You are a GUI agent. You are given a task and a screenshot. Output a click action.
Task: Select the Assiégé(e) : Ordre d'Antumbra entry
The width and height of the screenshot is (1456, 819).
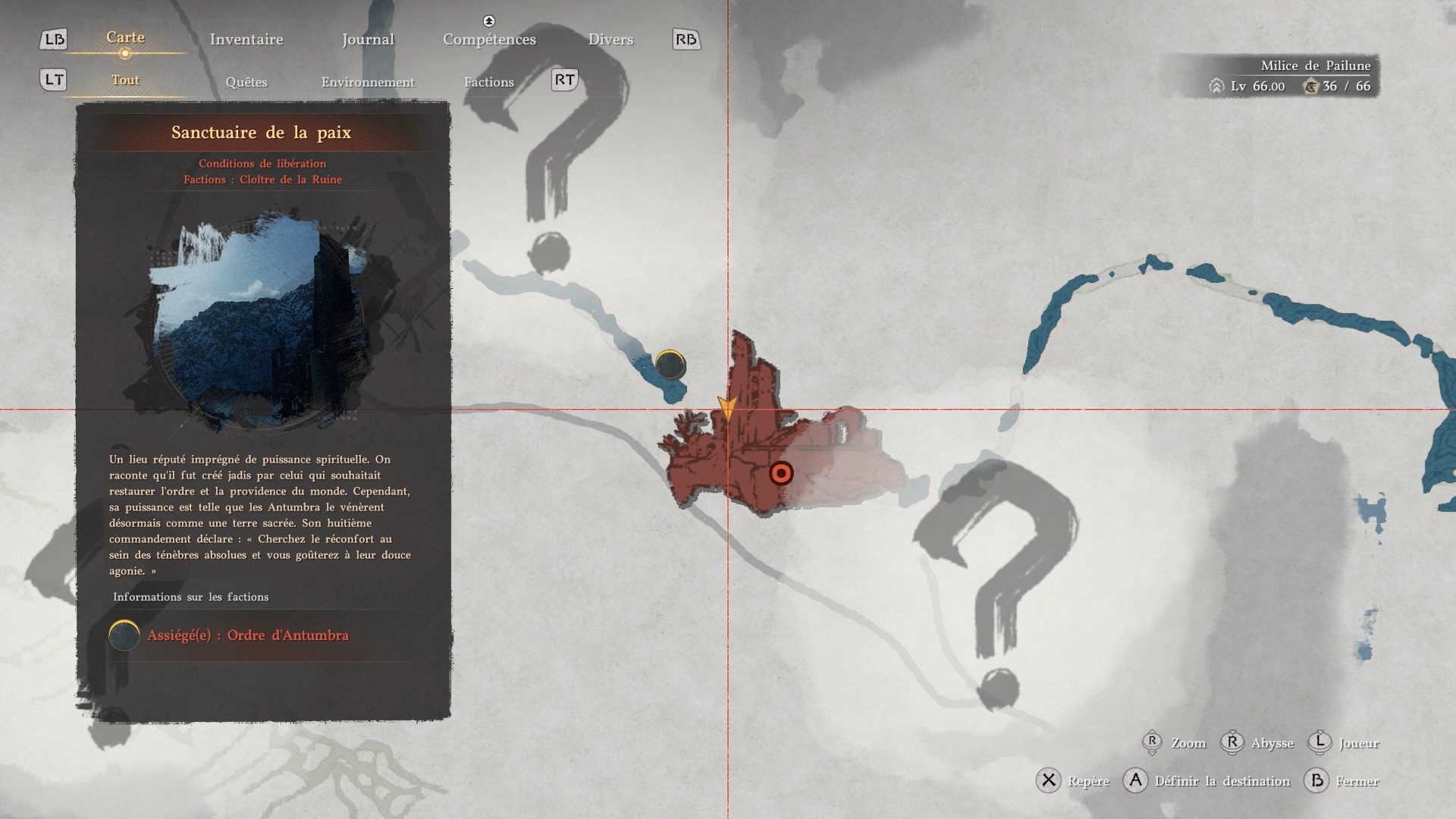click(247, 635)
